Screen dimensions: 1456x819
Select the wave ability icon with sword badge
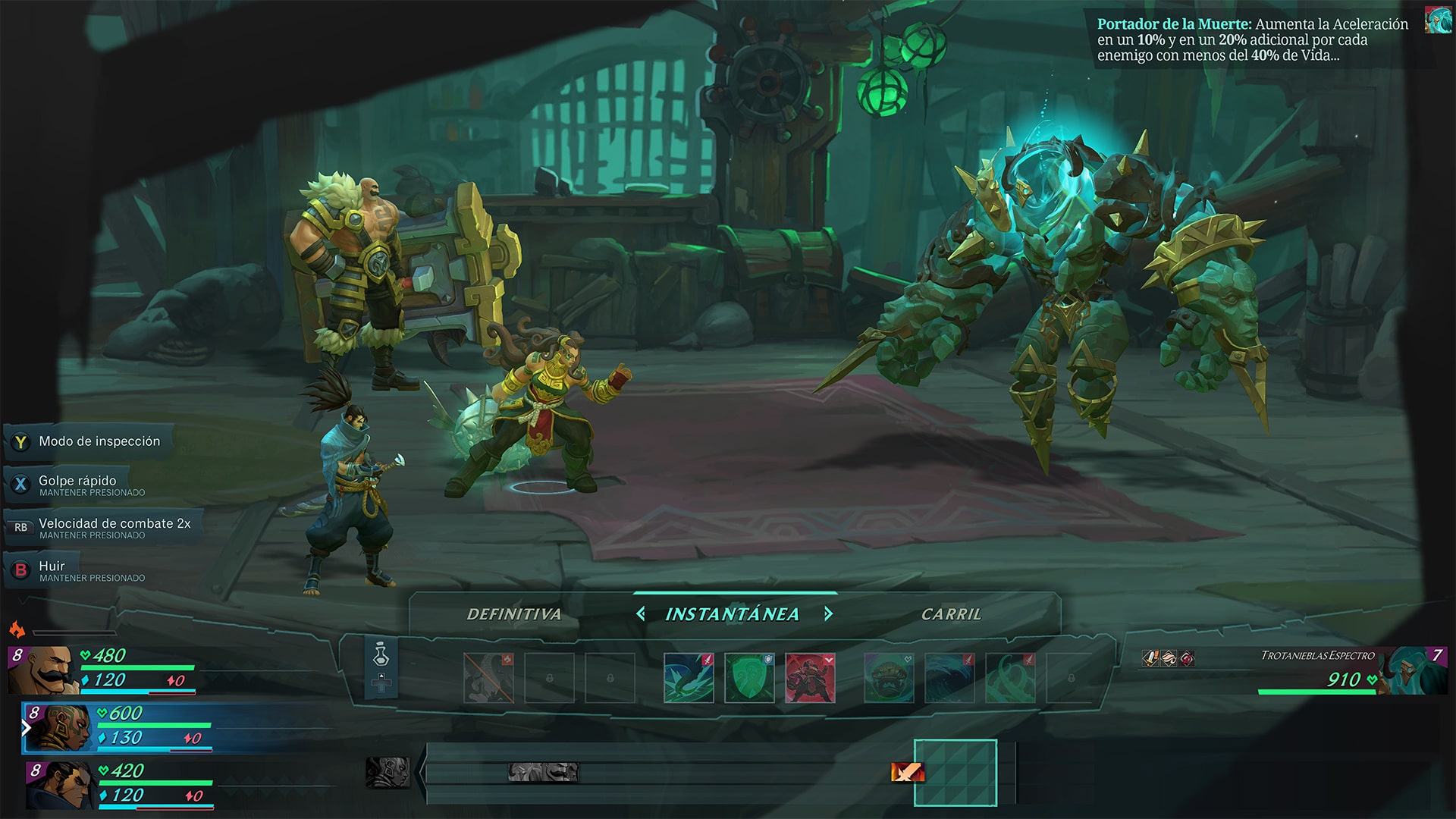(x=949, y=677)
